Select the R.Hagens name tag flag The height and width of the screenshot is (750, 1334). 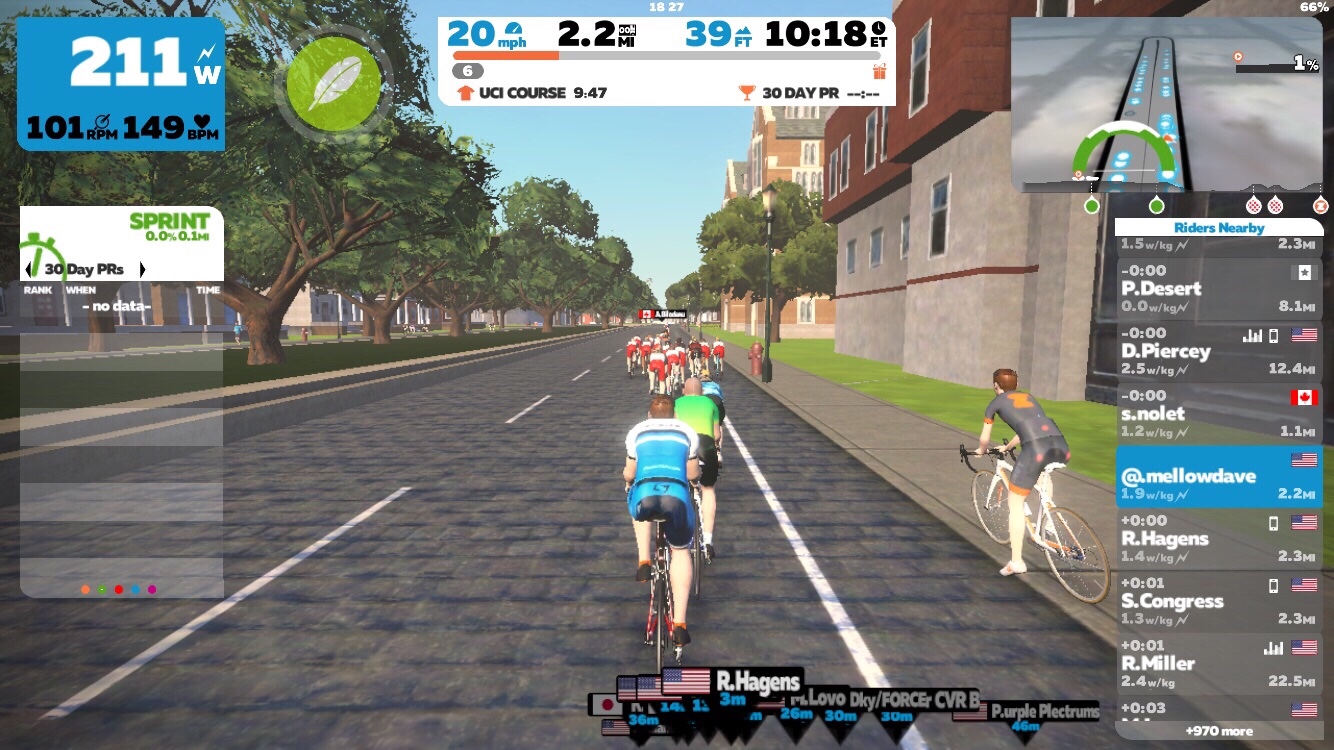pyautogui.click(x=686, y=682)
